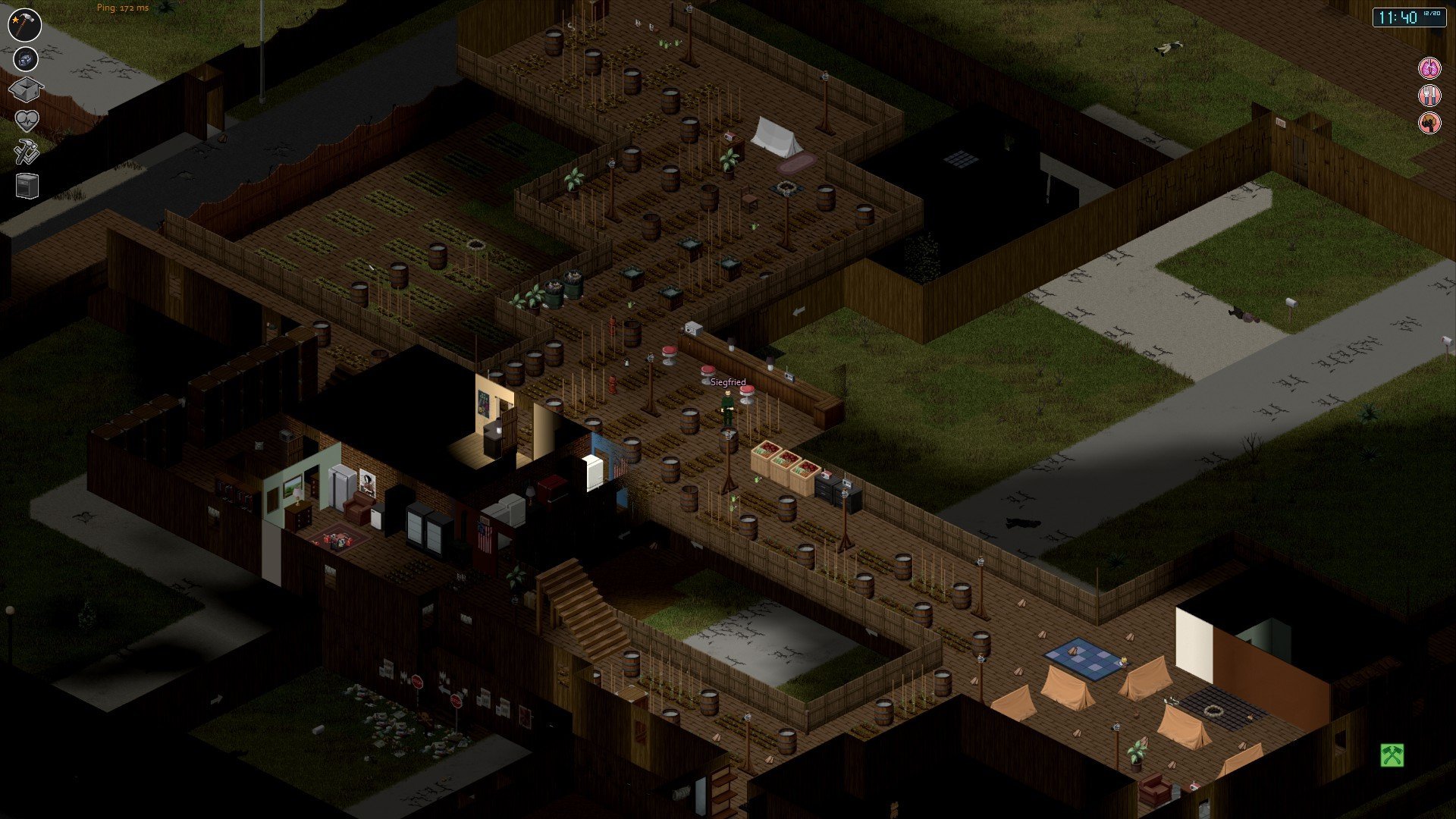
Task: Activate the furniture move mode icon
Action: tap(27, 186)
